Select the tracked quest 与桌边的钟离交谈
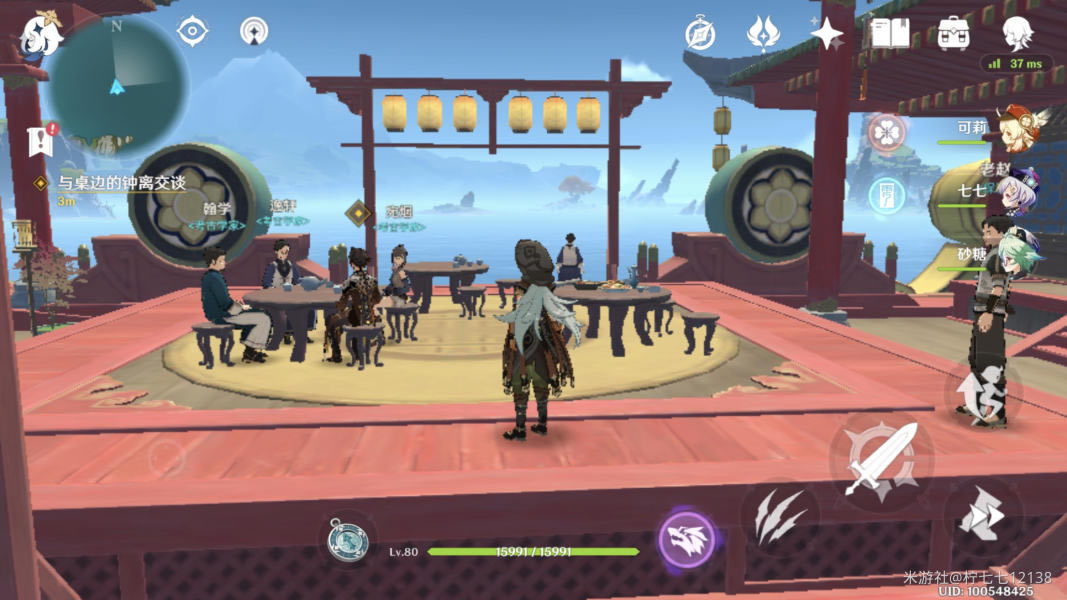Image resolution: width=1067 pixels, height=600 pixels. [x=120, y=184]
